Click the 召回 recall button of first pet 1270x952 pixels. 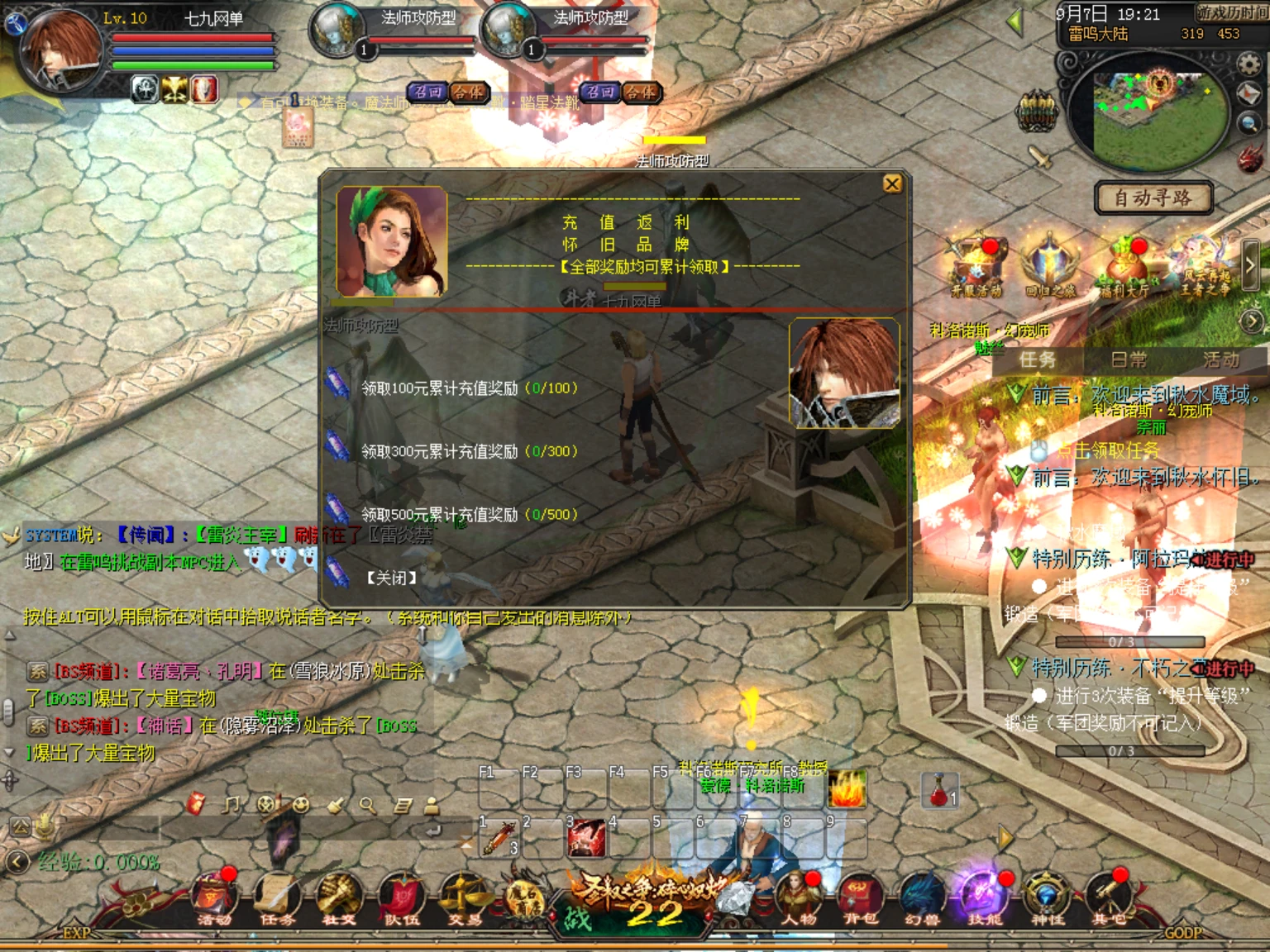427,93
